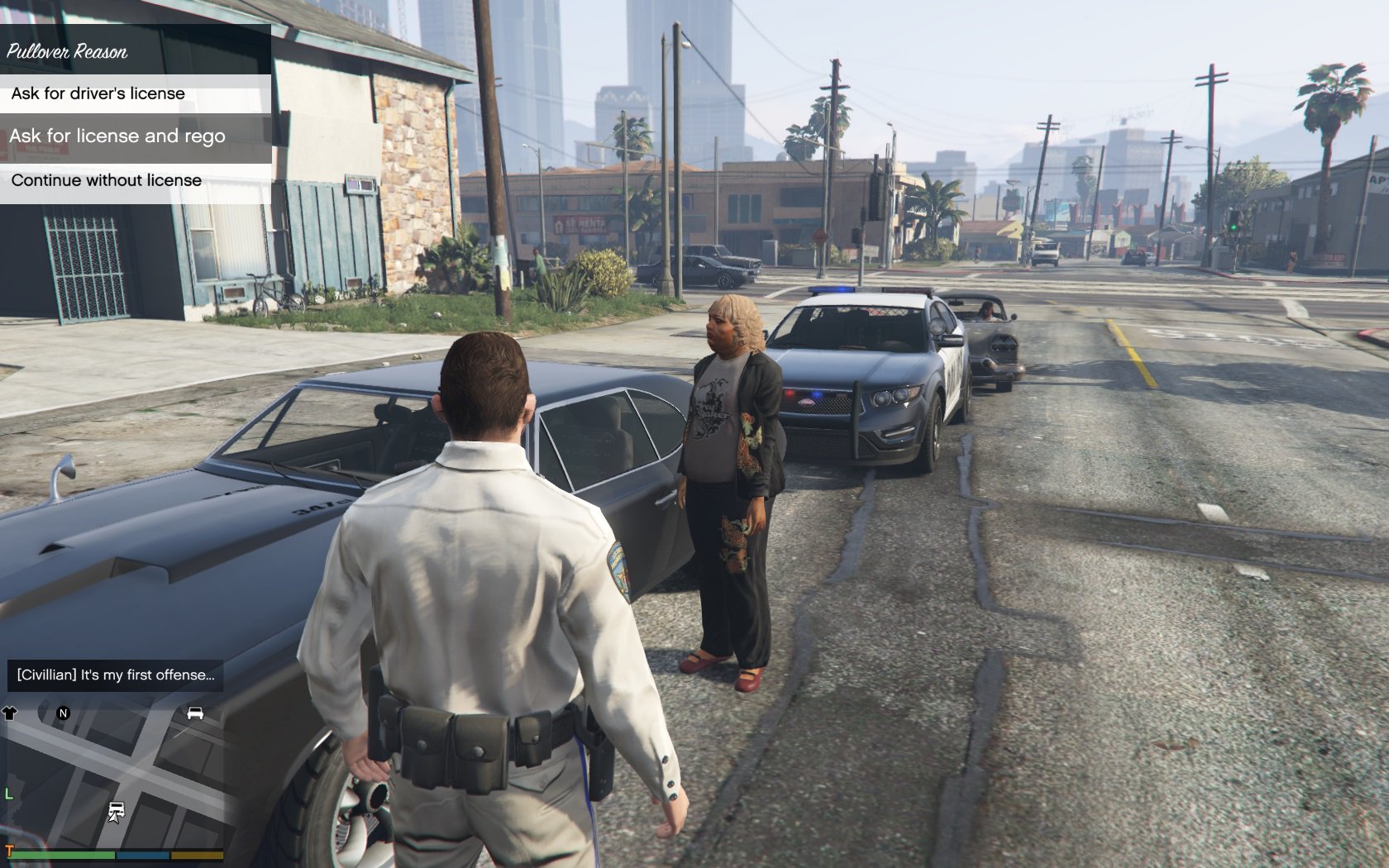Select the white car blip on minimap
The image size is (1389, 868).
coord(195,713)
